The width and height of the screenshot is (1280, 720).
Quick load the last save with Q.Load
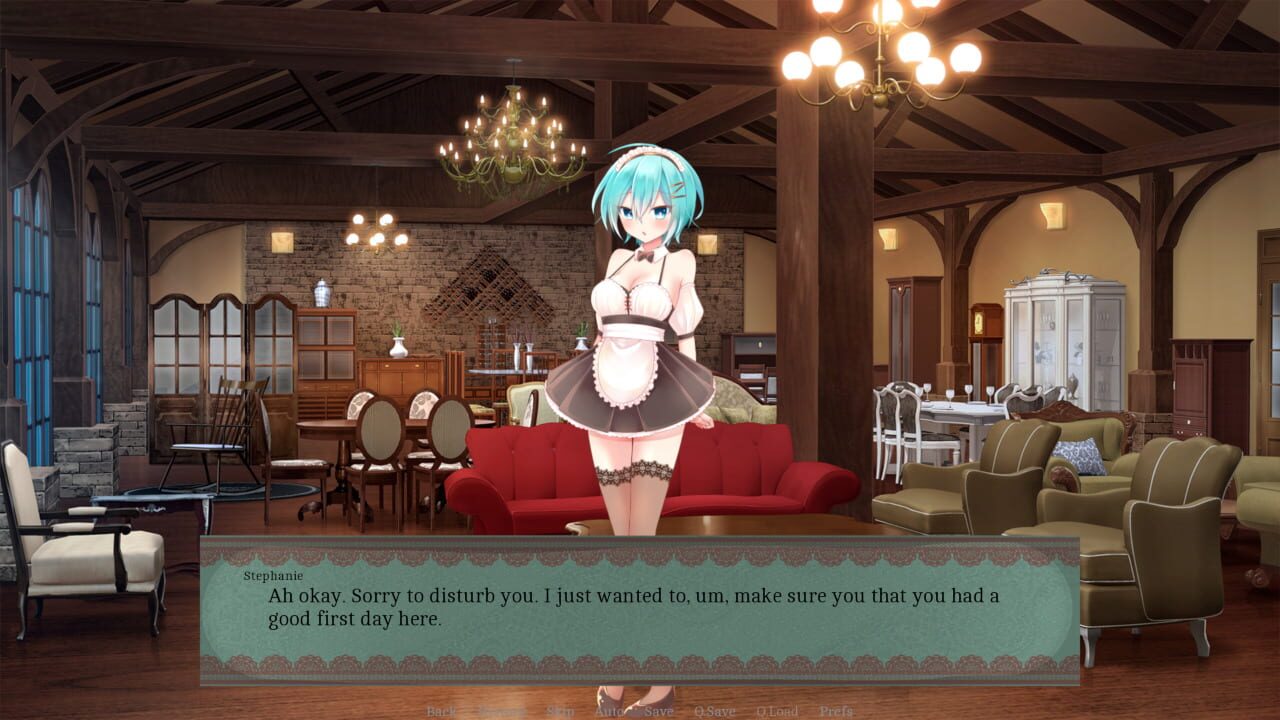[x=777, y=712]
